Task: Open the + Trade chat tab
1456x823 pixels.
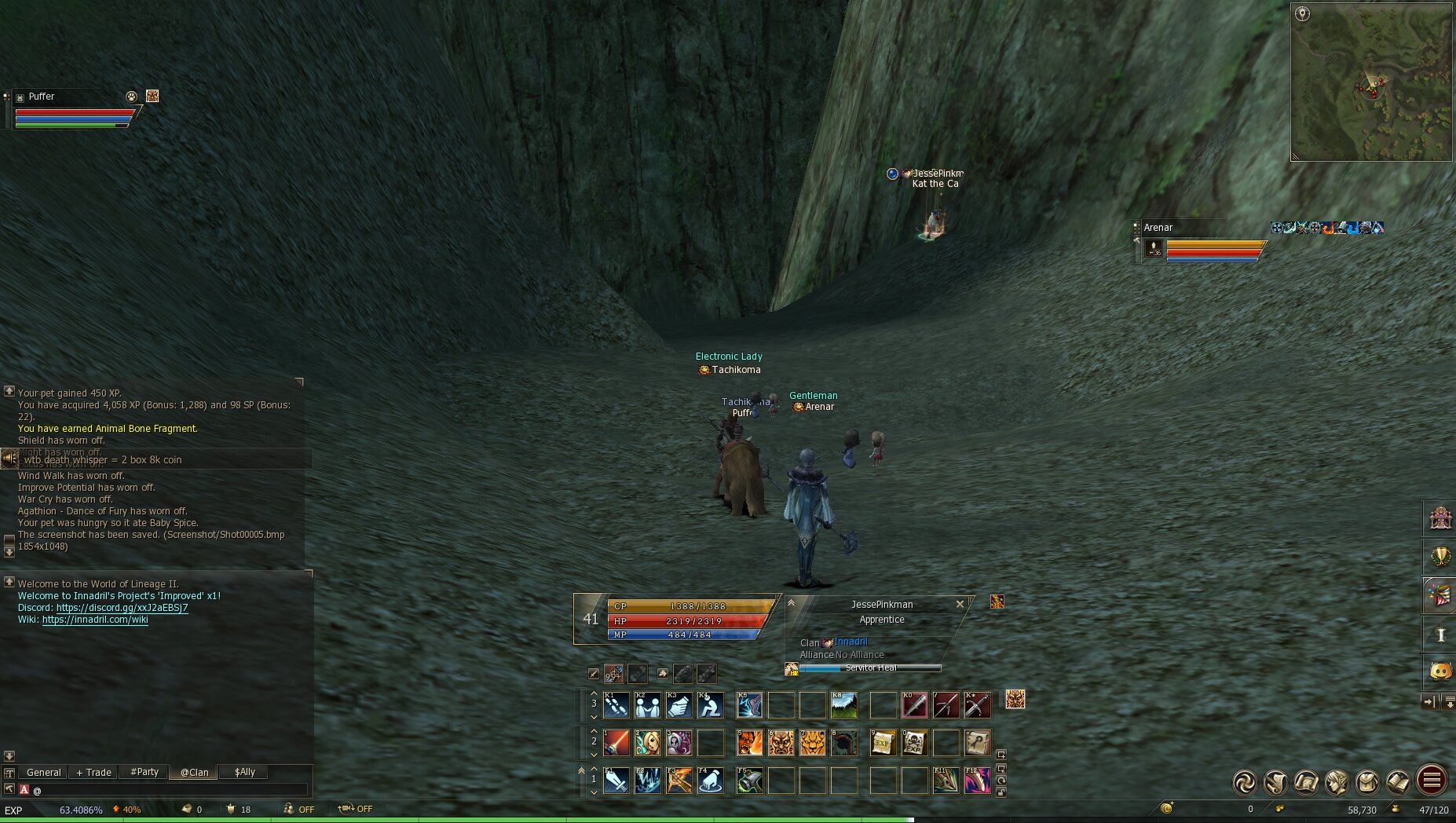Action: coord(93,772)
